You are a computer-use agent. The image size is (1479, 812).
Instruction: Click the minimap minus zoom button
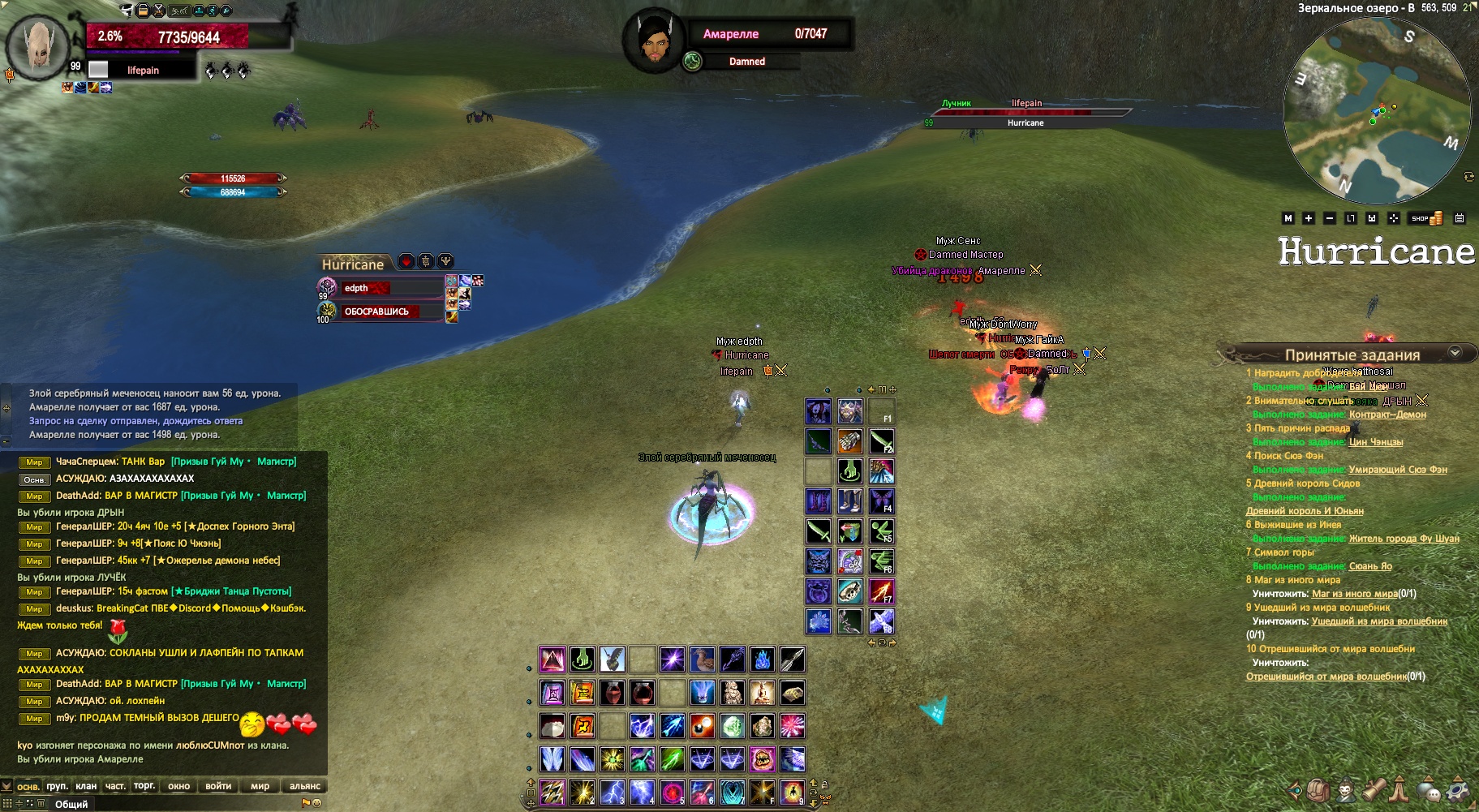click(x=1329, y=218)
